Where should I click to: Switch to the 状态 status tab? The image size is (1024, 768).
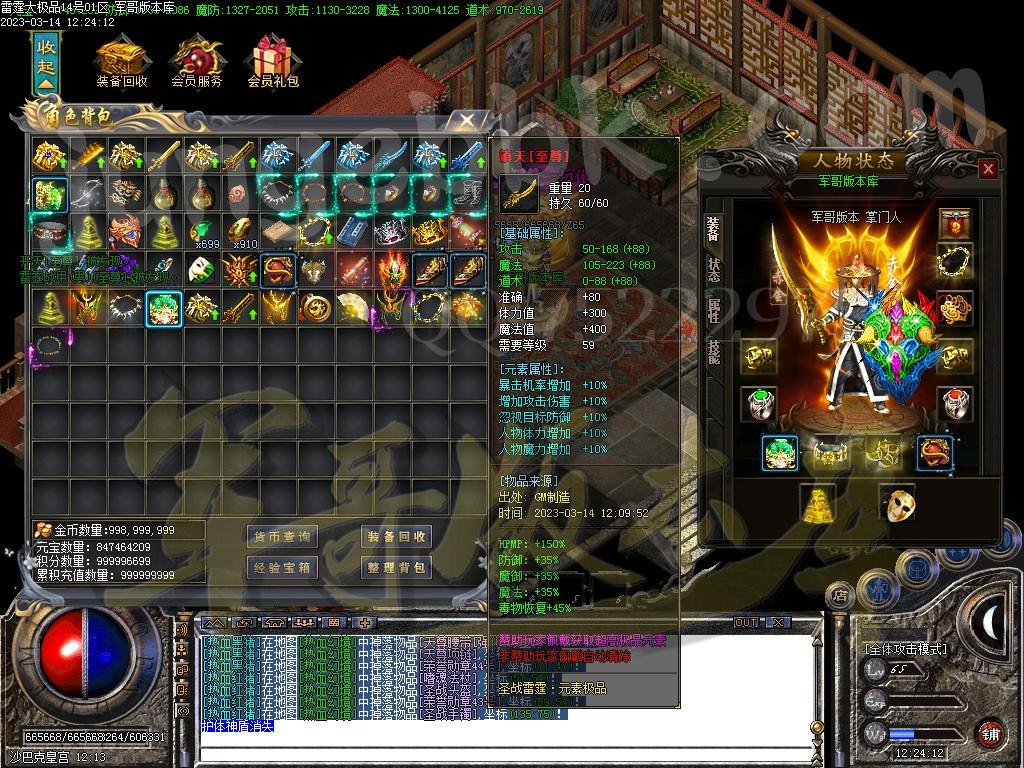[x=713, y=271]
